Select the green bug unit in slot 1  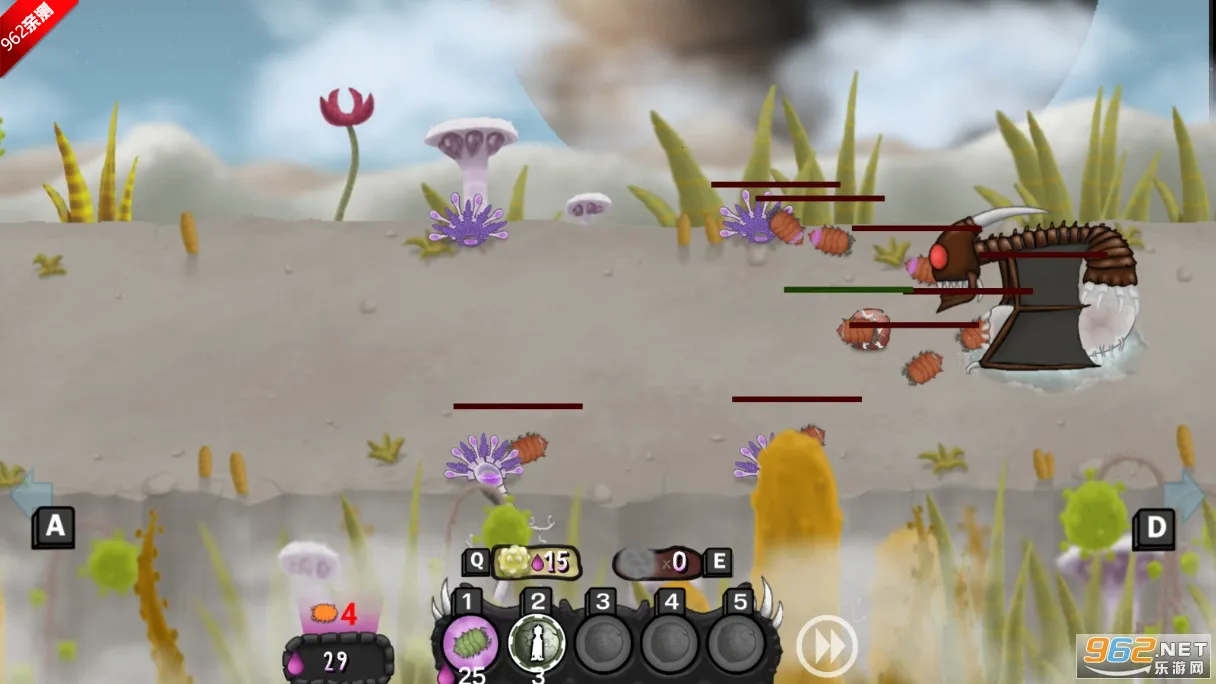470,641
